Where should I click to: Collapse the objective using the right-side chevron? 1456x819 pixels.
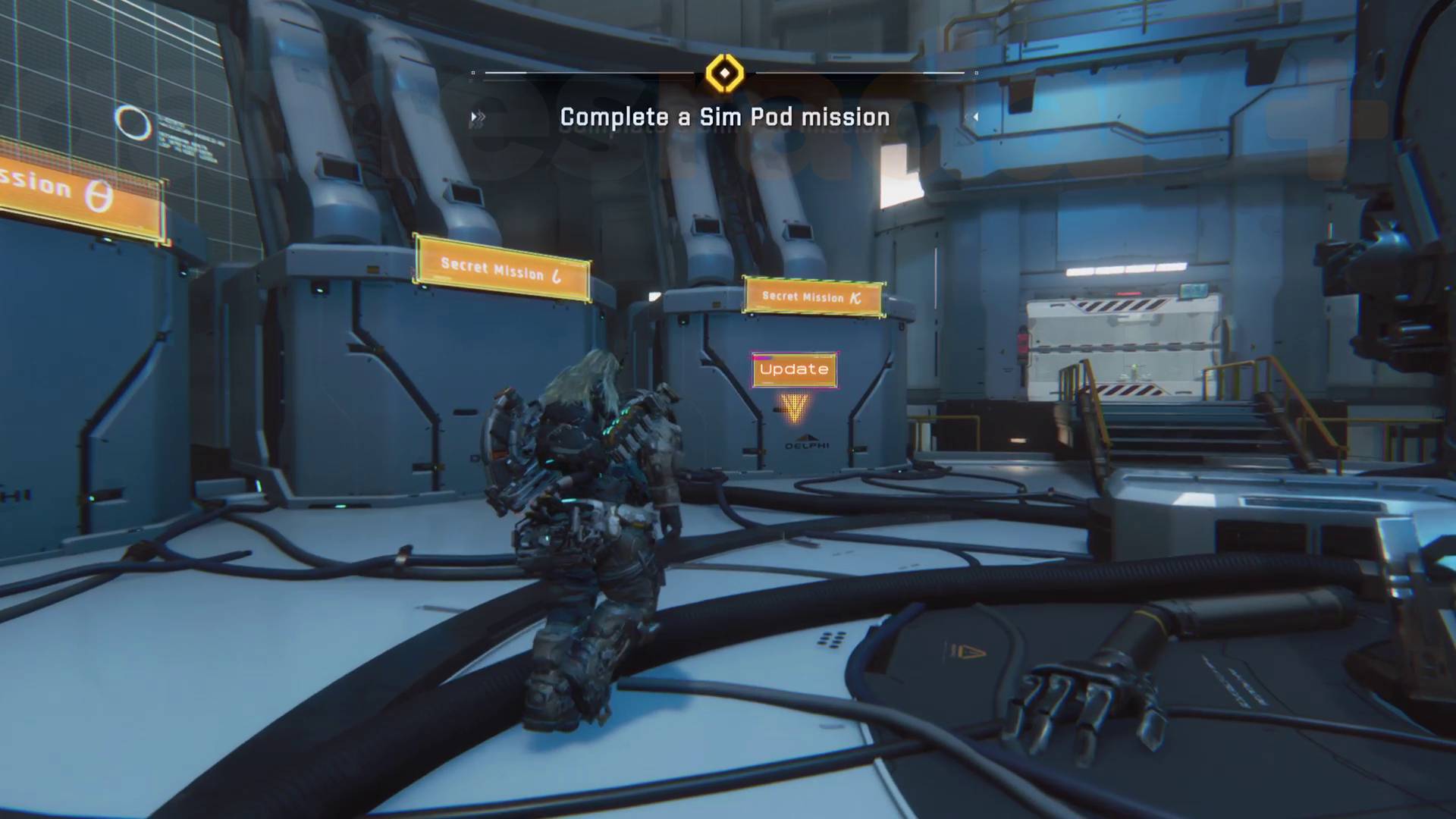pos(976,116)
